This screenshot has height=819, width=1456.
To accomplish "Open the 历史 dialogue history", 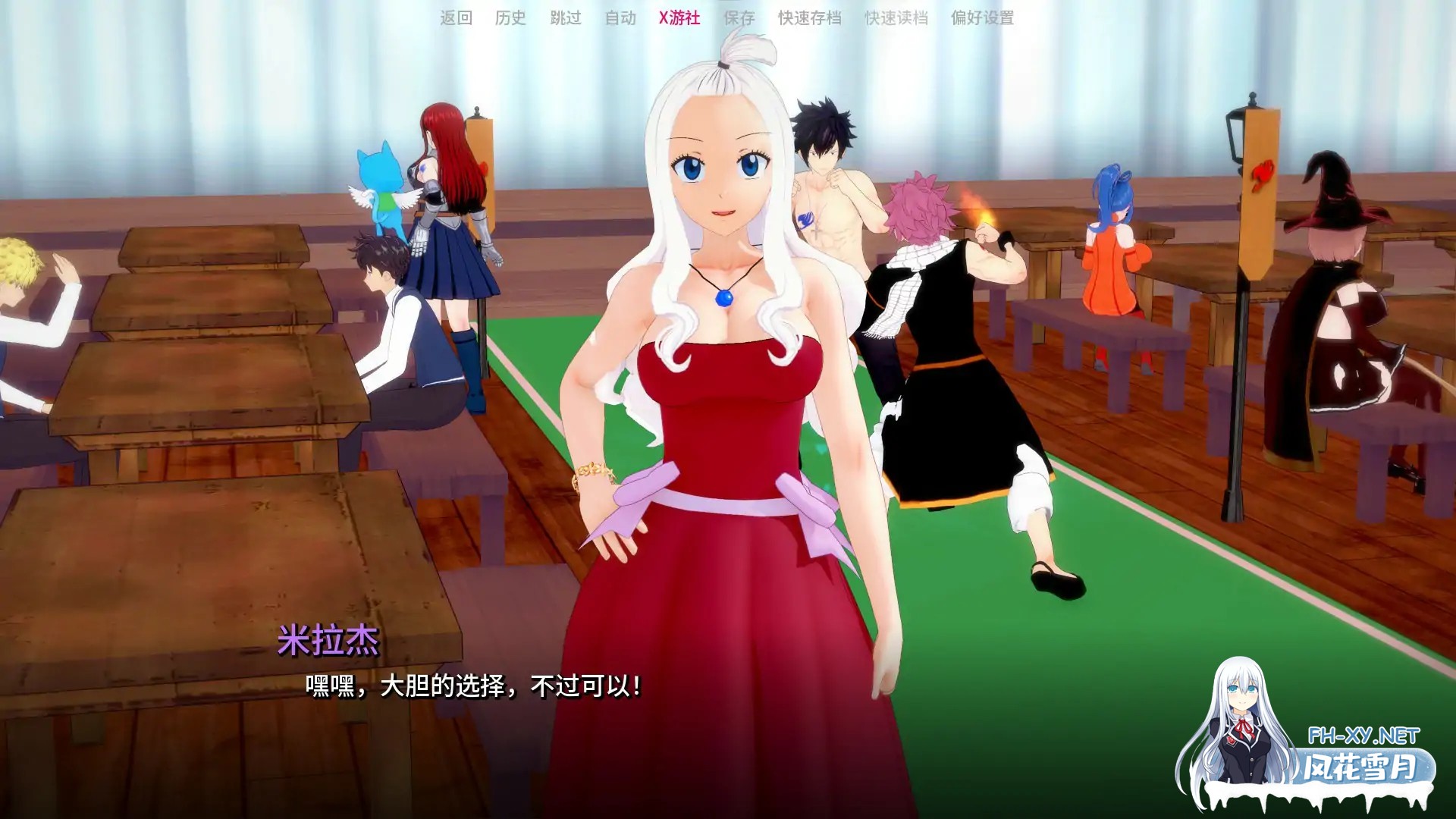I will click(x=510, y=19).
